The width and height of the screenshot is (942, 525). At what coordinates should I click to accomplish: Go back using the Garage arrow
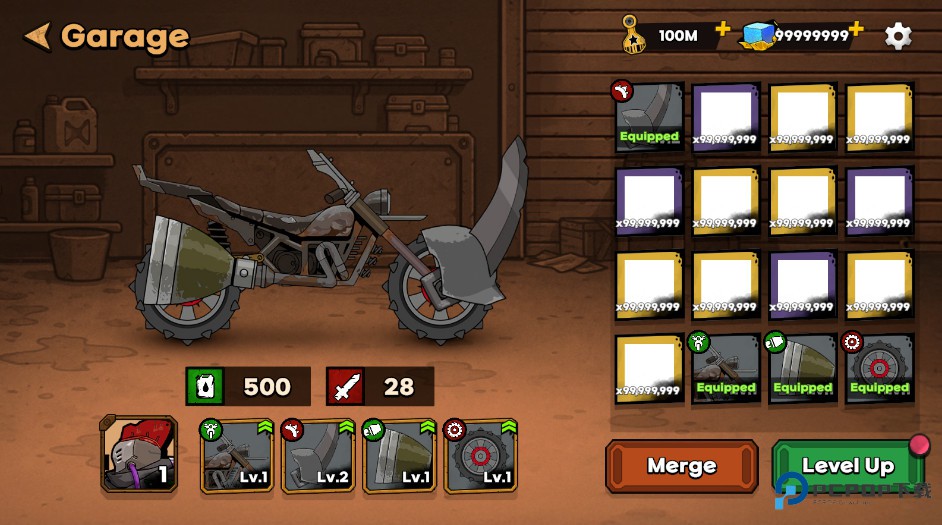[38, 37]
